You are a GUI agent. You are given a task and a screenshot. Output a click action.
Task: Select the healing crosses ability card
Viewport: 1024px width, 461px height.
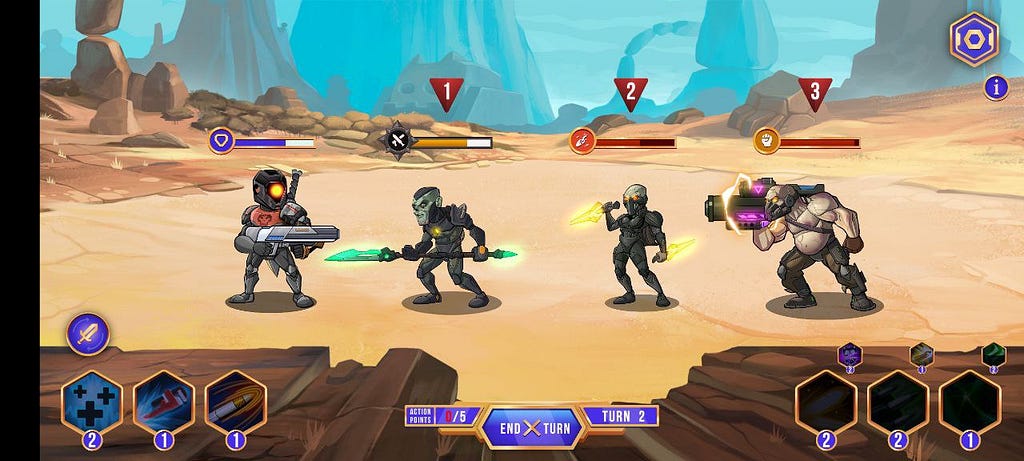[x=92, y=404]
